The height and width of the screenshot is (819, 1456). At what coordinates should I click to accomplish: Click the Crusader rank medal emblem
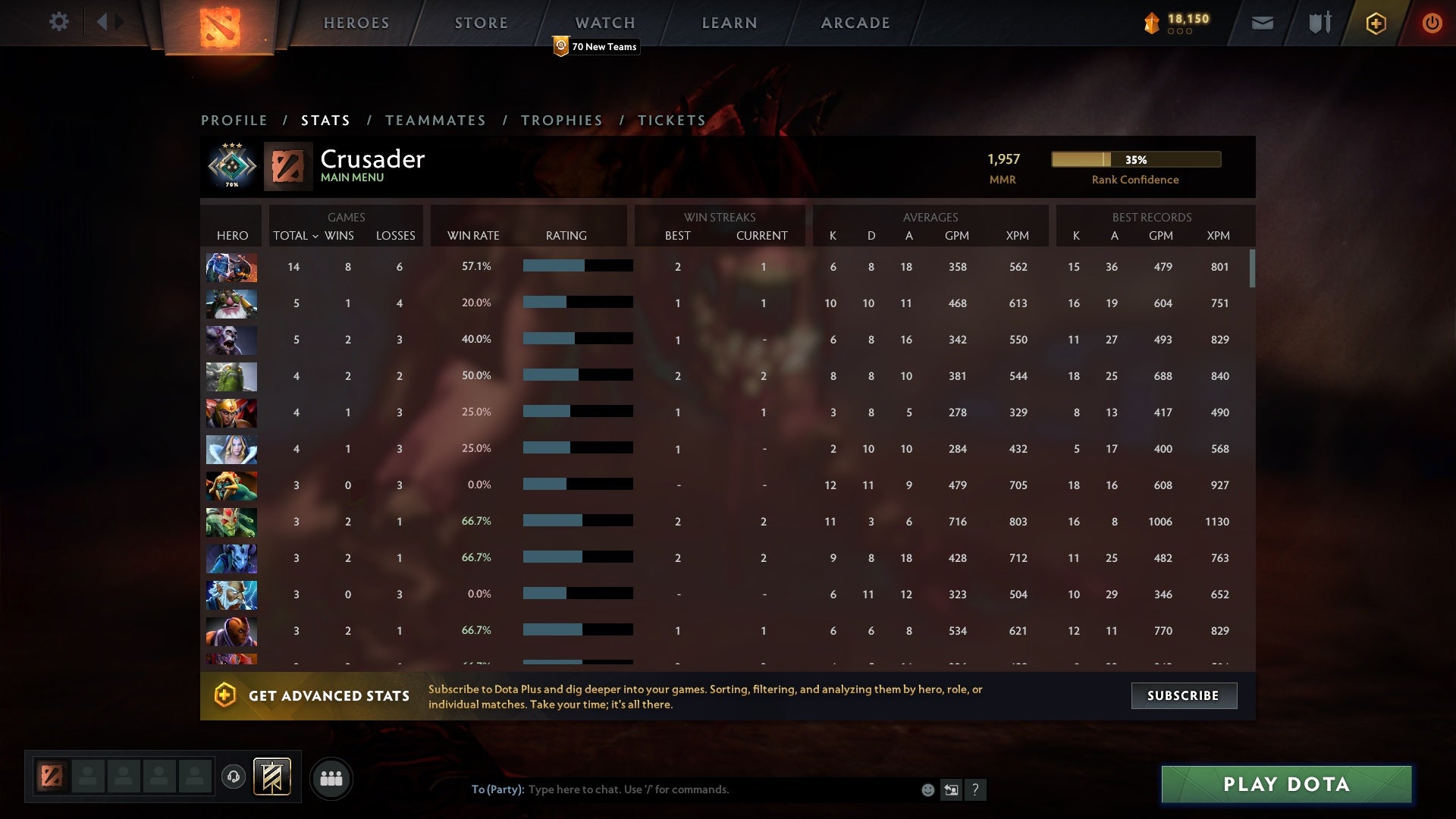pos(231,165)
